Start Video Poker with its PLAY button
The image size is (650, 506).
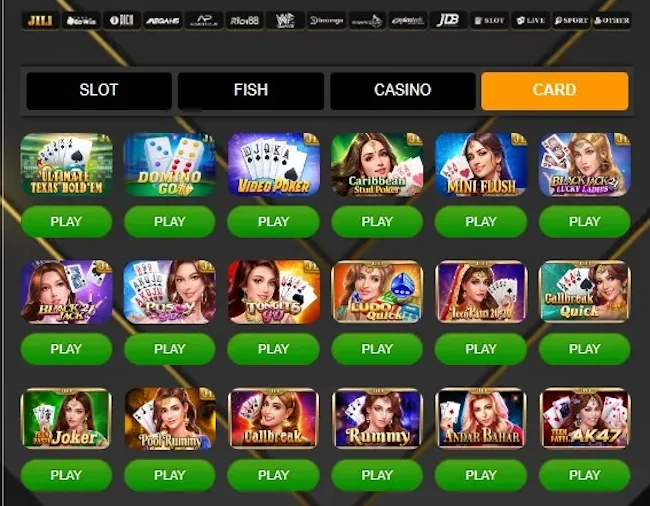274,222
